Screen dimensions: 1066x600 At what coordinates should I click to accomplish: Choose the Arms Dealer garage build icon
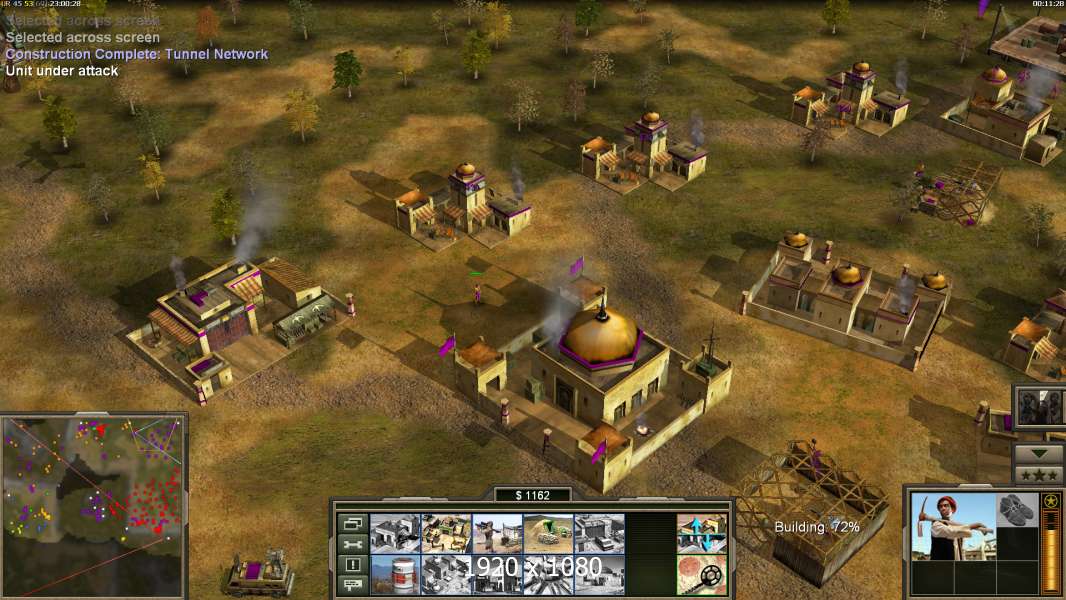(x=599, y=533)
